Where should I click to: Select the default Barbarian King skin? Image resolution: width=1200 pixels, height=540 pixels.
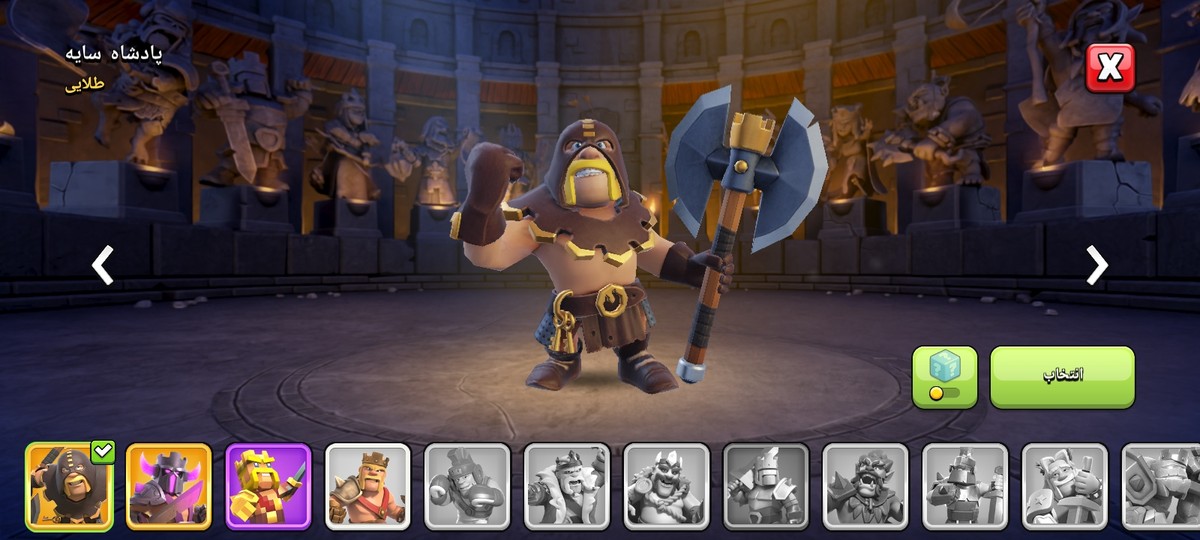click(368, 486)
